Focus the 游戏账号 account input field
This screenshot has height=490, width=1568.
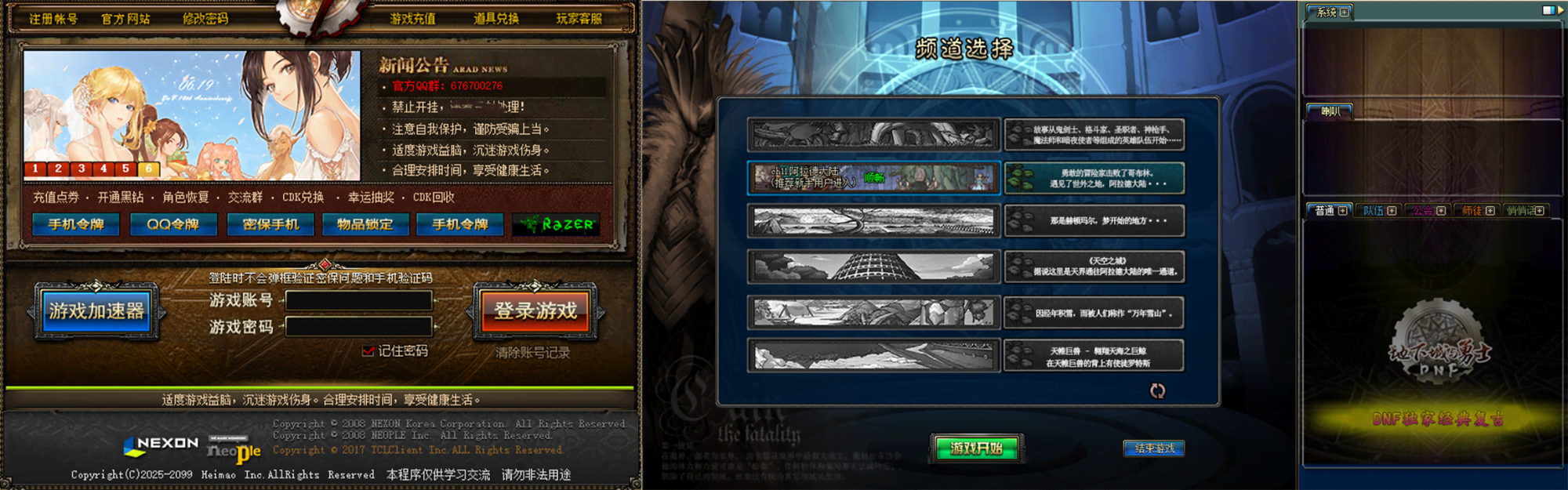click(x=358, y=300)
